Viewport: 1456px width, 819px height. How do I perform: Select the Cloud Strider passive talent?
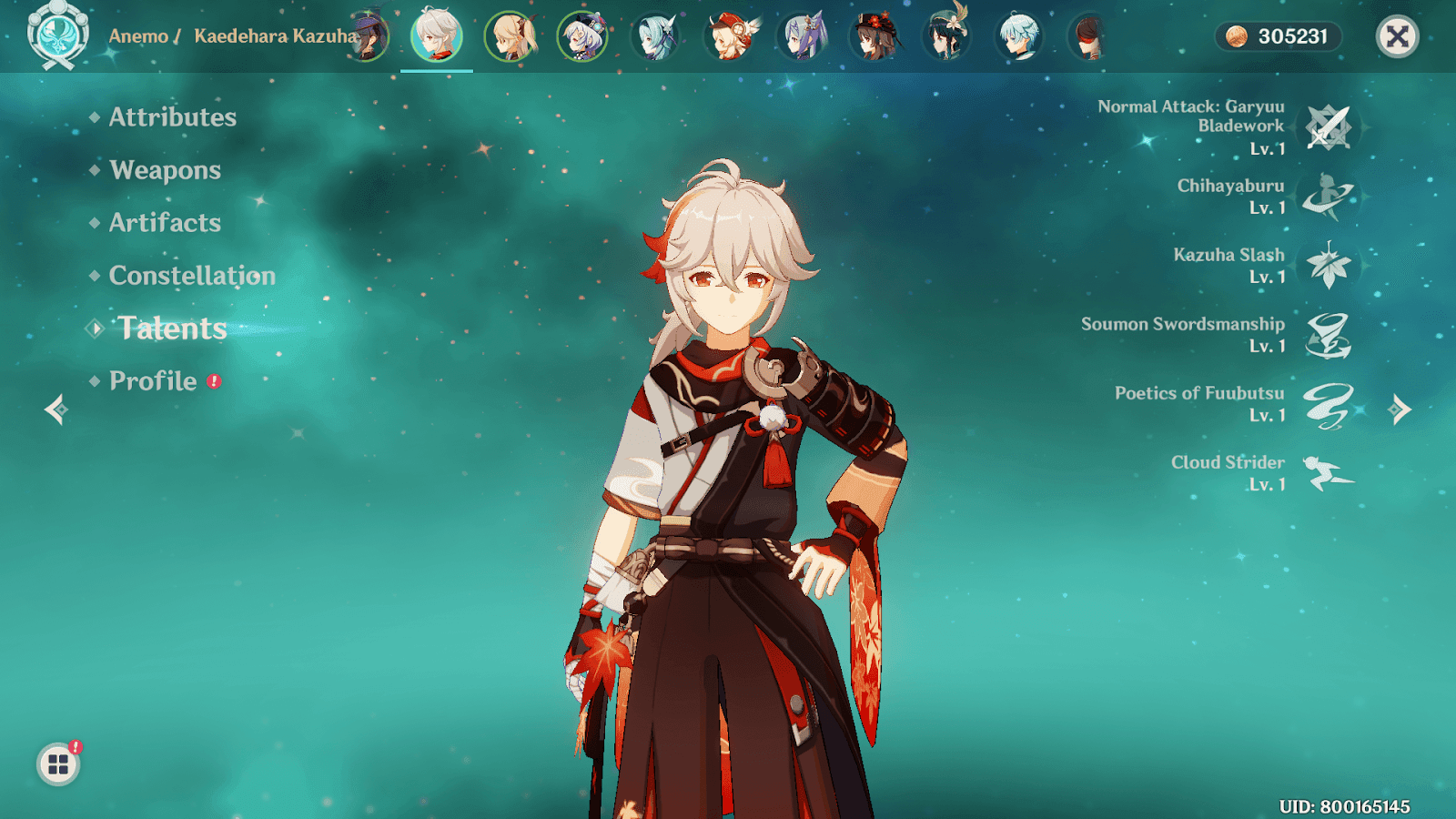click(x=1328, y=473)
